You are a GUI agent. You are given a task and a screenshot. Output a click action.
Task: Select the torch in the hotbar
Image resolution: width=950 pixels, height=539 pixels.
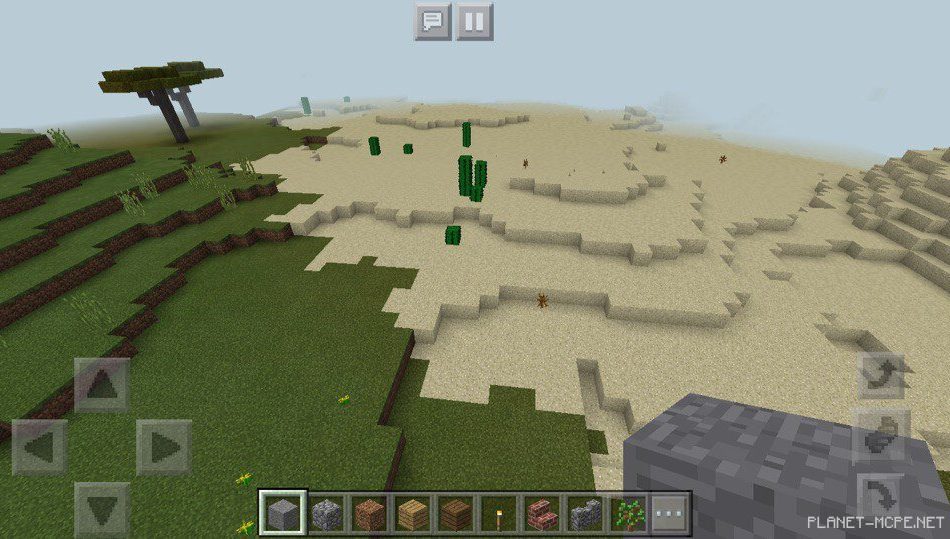pyautogui.click(x=499, y=514)
